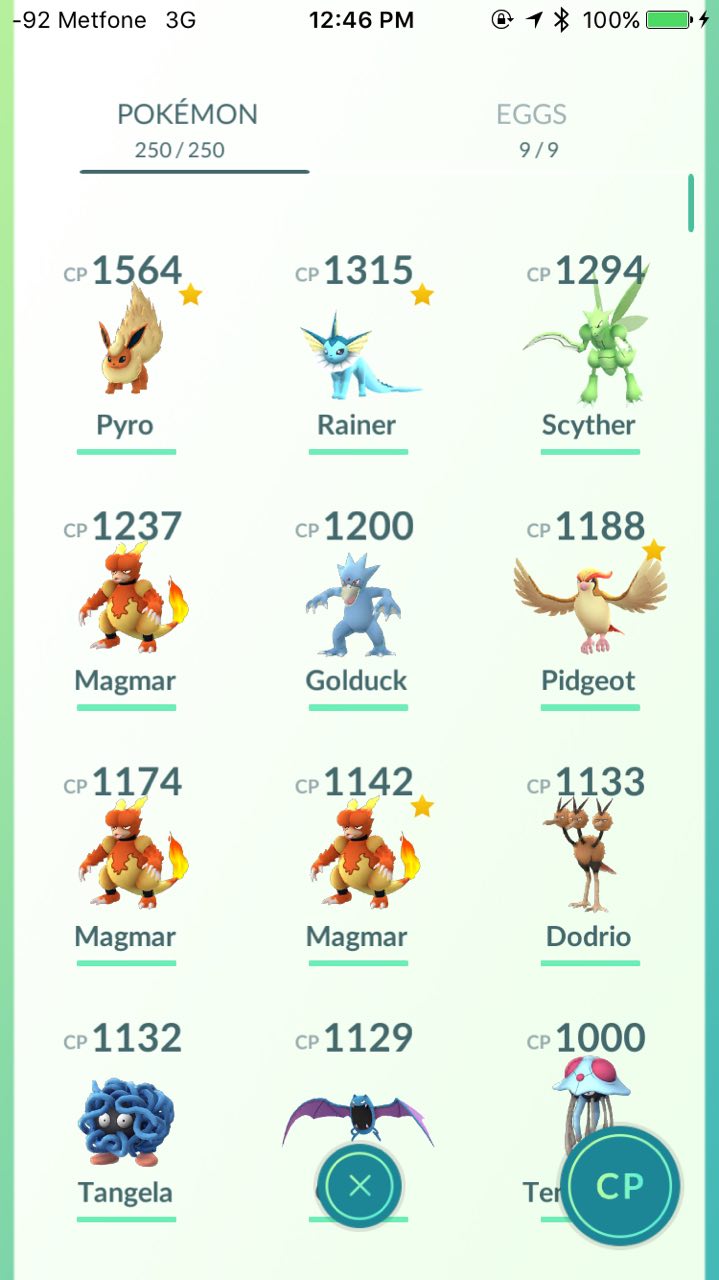Viewport: 719px width, 1280px height.
Task: Open the Magmar with CP 1237
Action: pyautogui.click(x=126, y=600)
